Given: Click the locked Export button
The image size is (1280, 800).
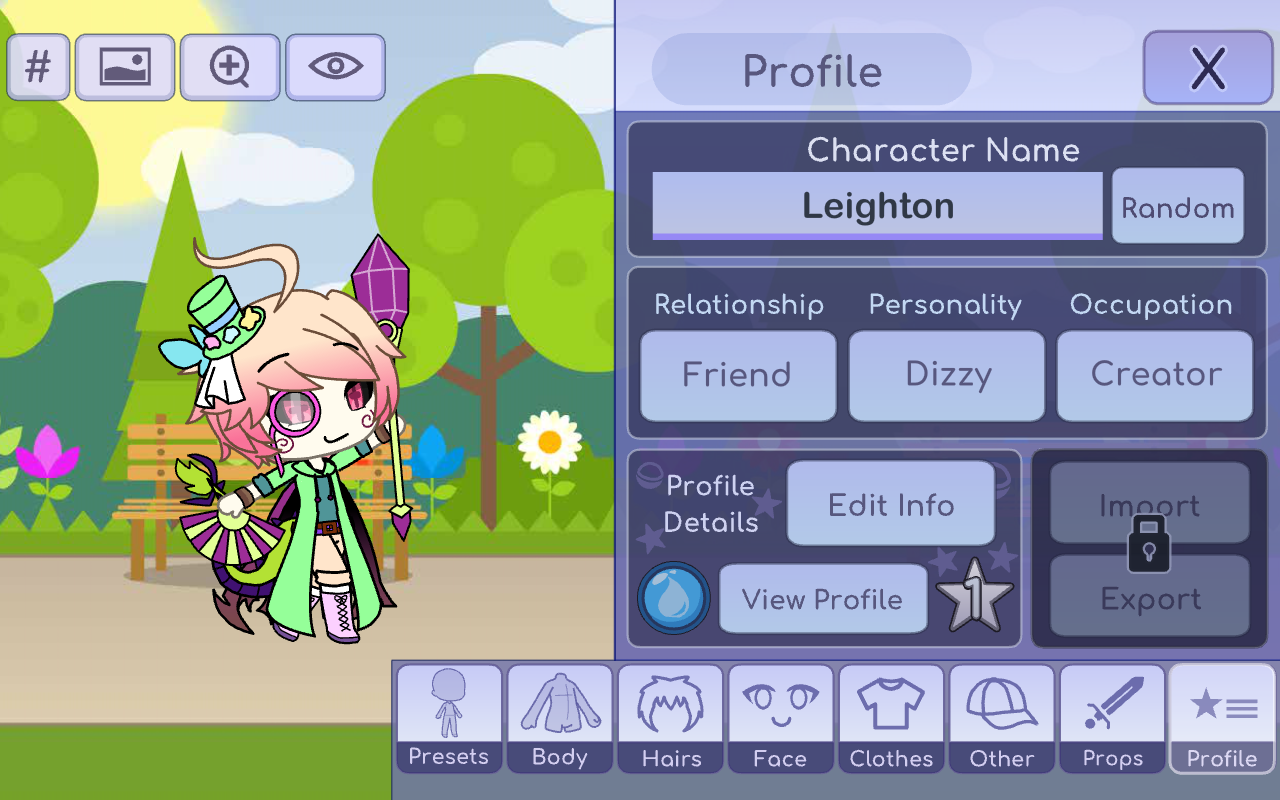Looking at the screenshot, I should pos(1149,598).
